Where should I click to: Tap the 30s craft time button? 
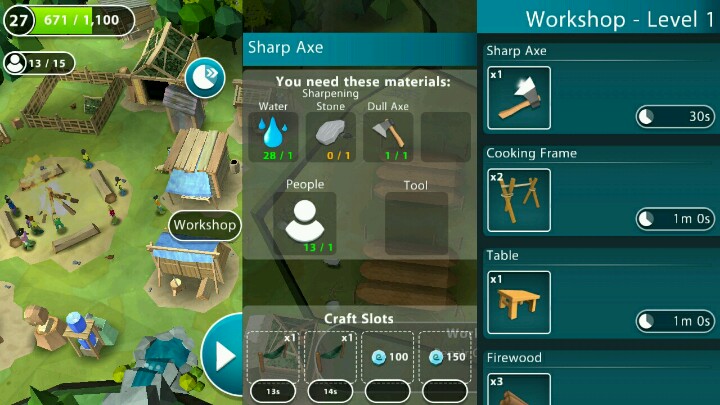pyautogui.click(x=675, y=117)
